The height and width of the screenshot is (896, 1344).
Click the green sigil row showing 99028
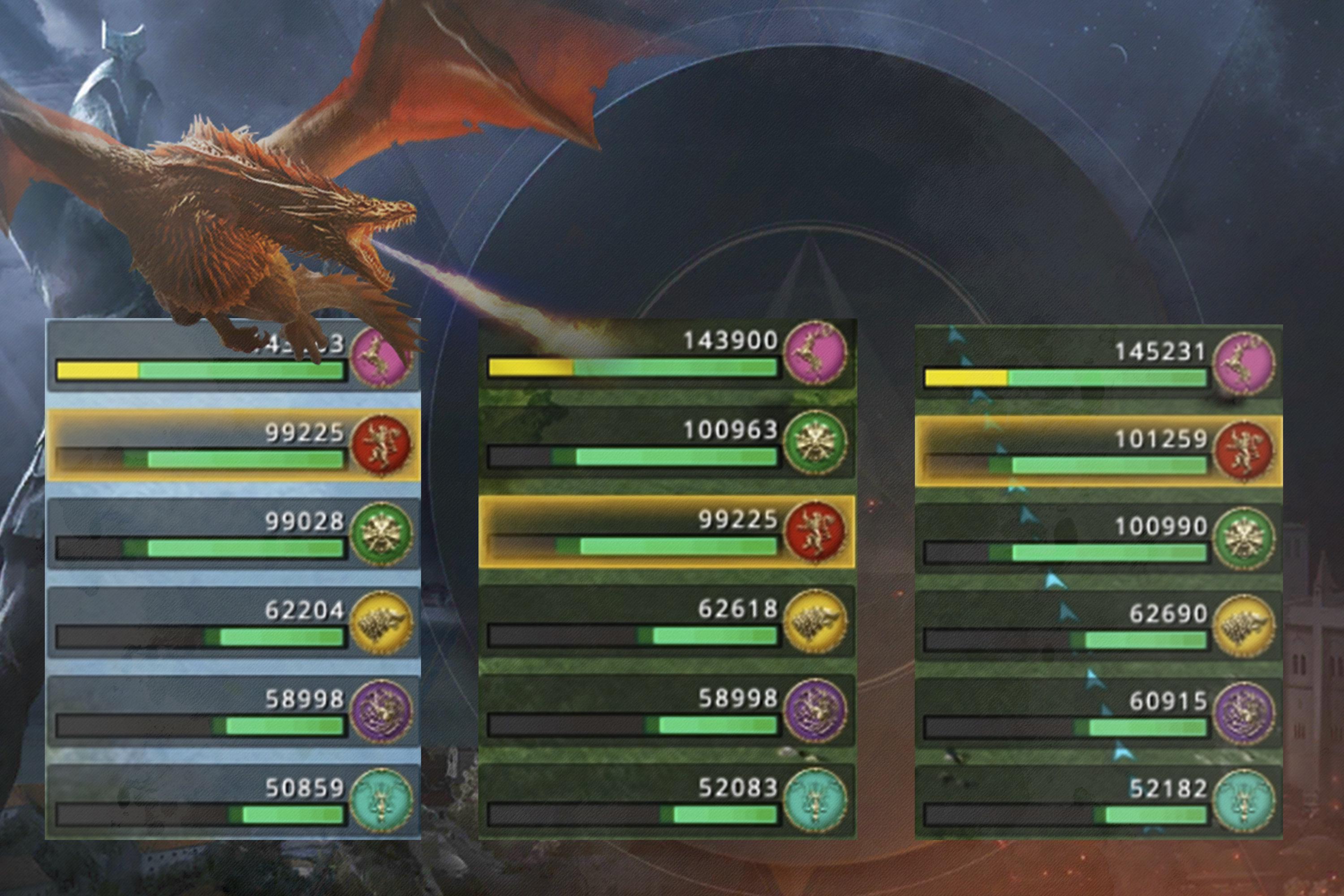(233, 534)
